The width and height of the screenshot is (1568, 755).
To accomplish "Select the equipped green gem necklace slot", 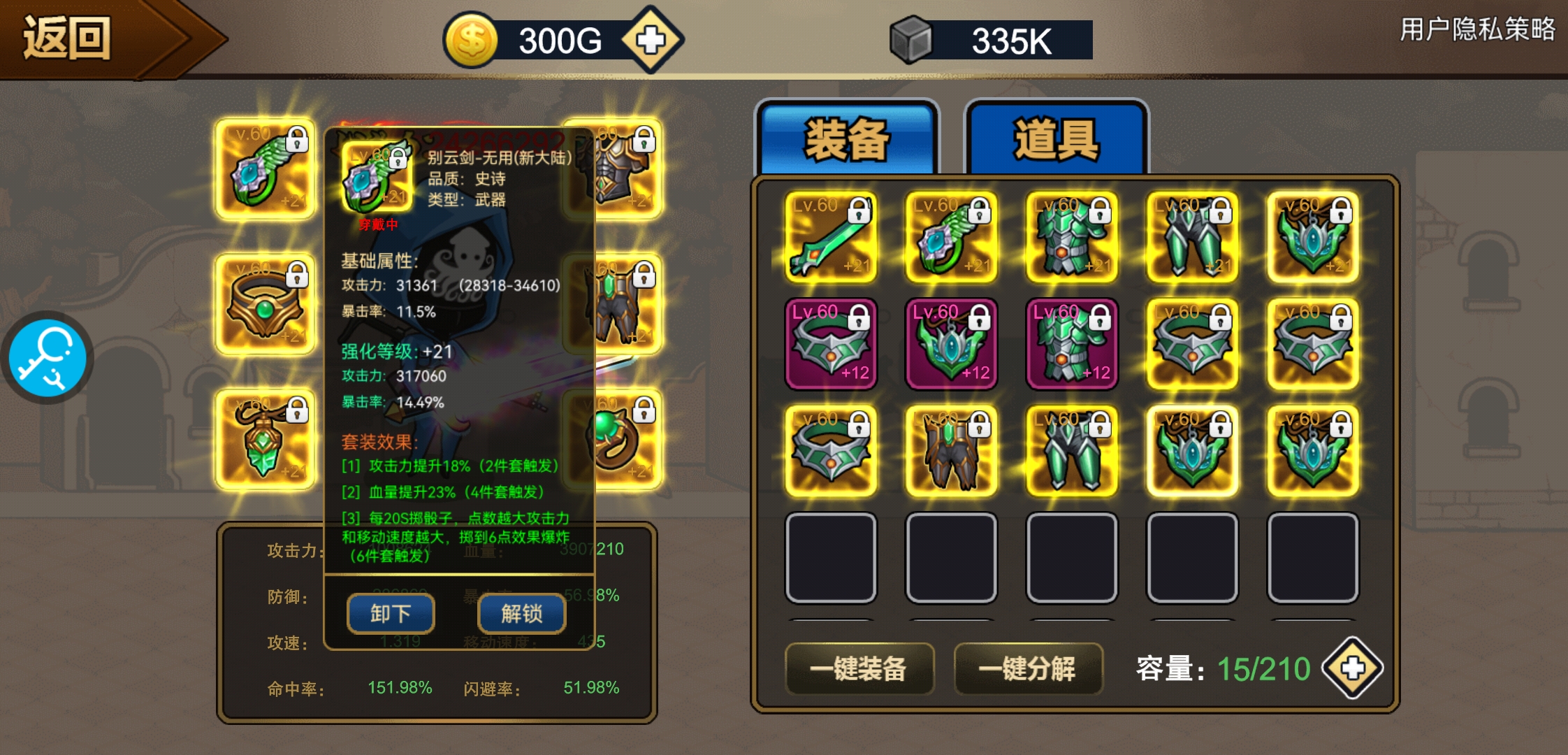I will click(x=265, y=439).
